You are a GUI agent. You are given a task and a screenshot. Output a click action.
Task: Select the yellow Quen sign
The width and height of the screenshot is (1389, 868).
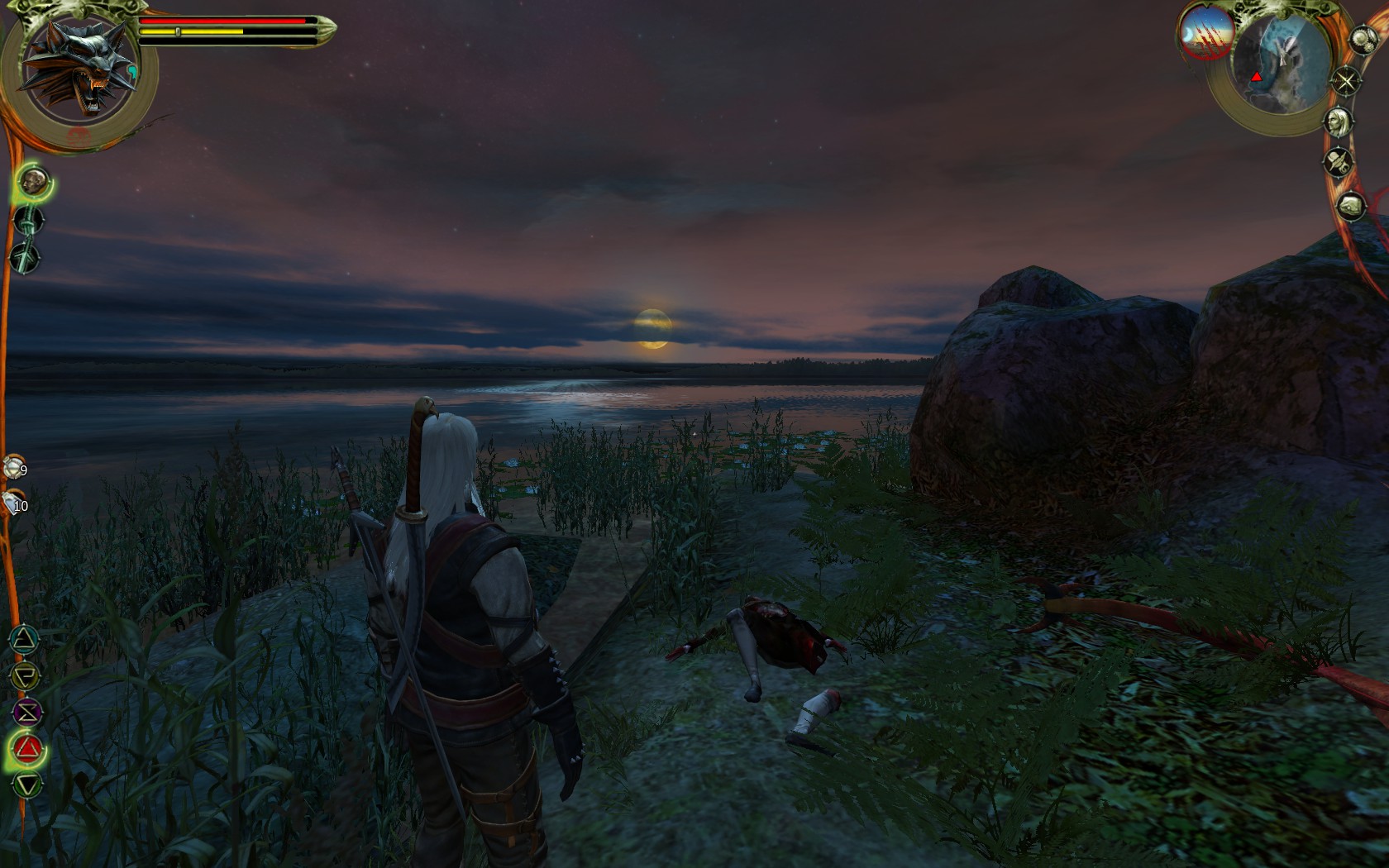(26, 675)
